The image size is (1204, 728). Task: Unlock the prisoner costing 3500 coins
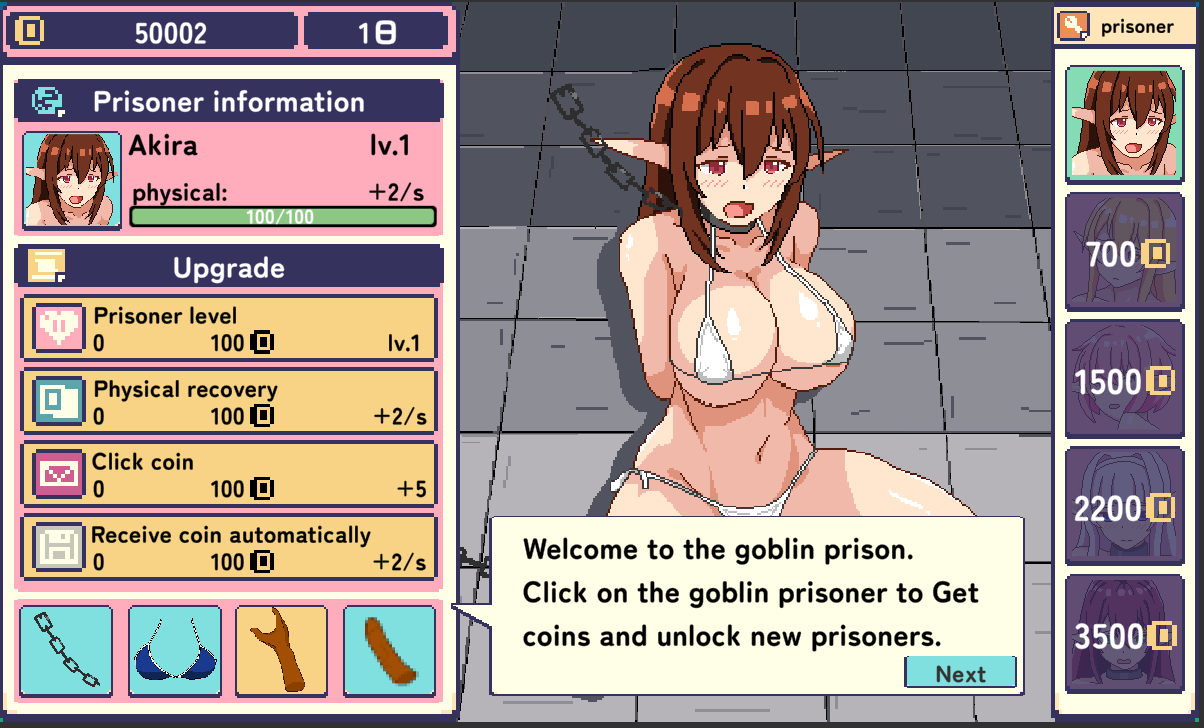click(1123, 634)
